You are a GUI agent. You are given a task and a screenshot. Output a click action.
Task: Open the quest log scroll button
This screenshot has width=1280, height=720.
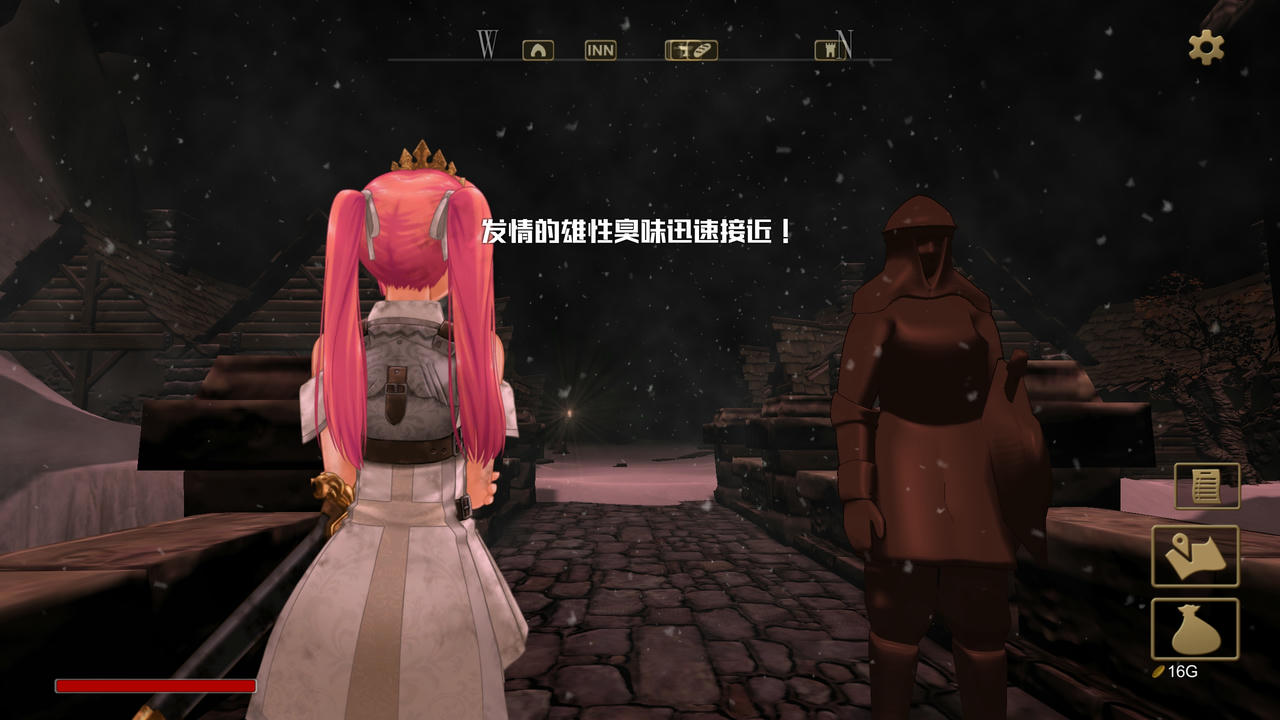1206,486
